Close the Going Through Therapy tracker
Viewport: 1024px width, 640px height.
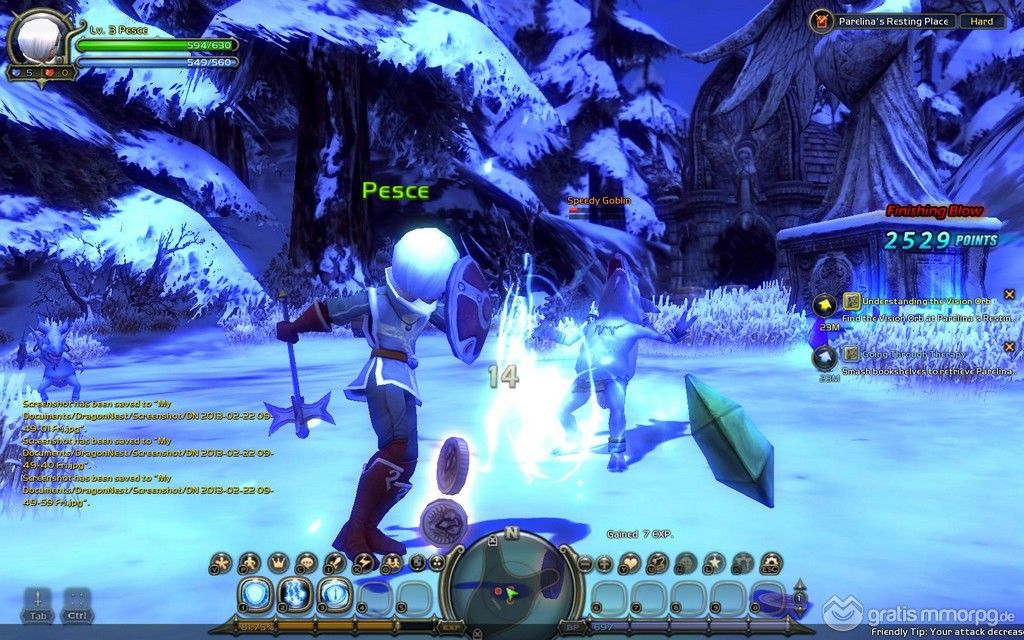1009,347
